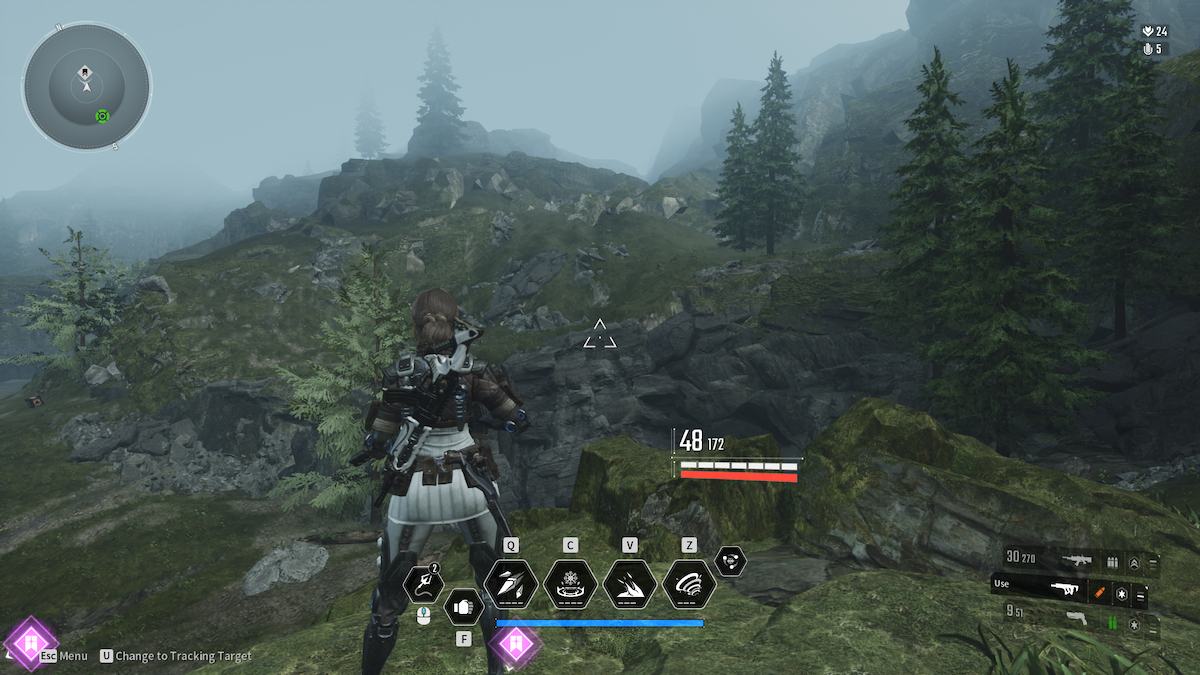Use the grappling hook ability
1200x675 pixels.
point(423,584)
